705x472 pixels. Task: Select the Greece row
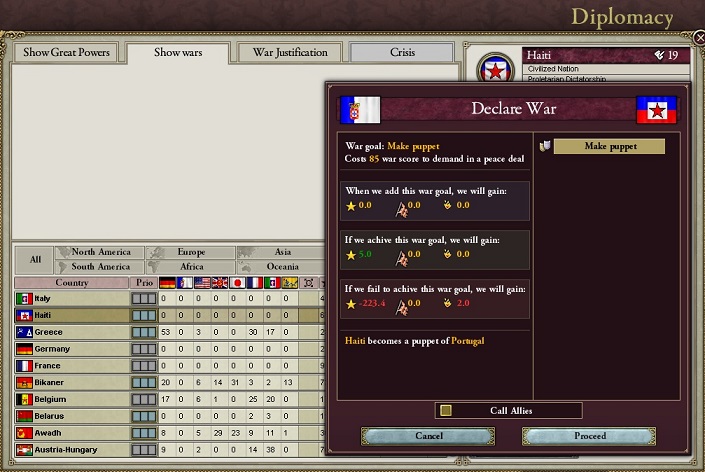pos(70,332)
